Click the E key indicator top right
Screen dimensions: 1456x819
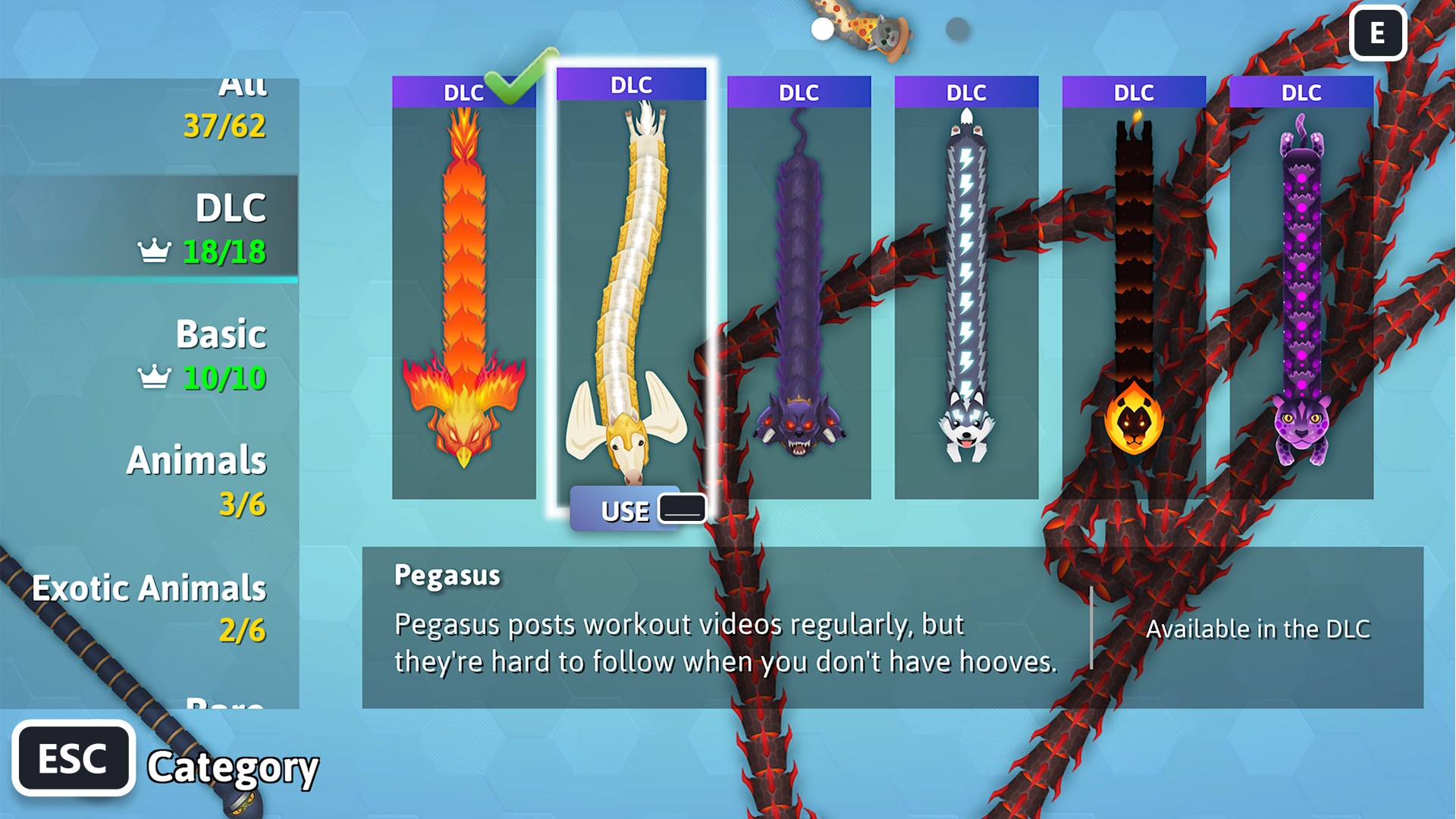(1378, 34)
